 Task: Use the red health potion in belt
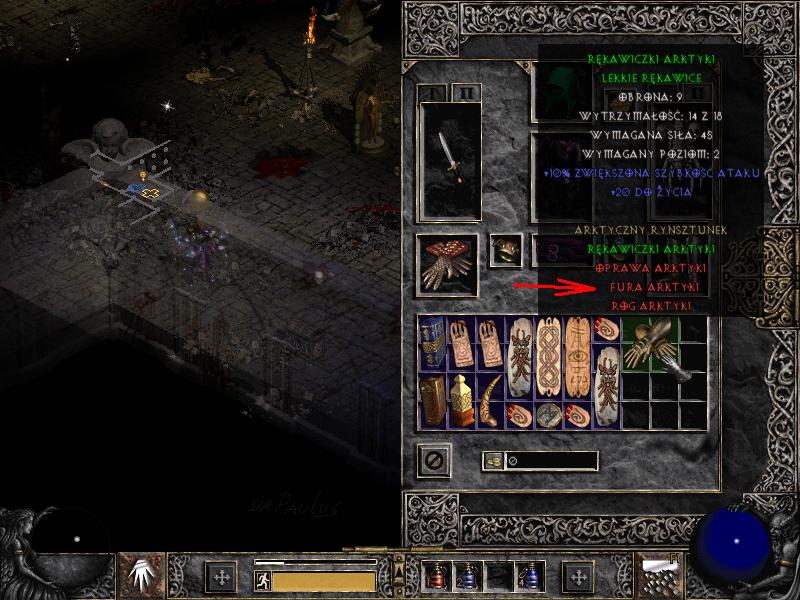click(x=438, y=577)
